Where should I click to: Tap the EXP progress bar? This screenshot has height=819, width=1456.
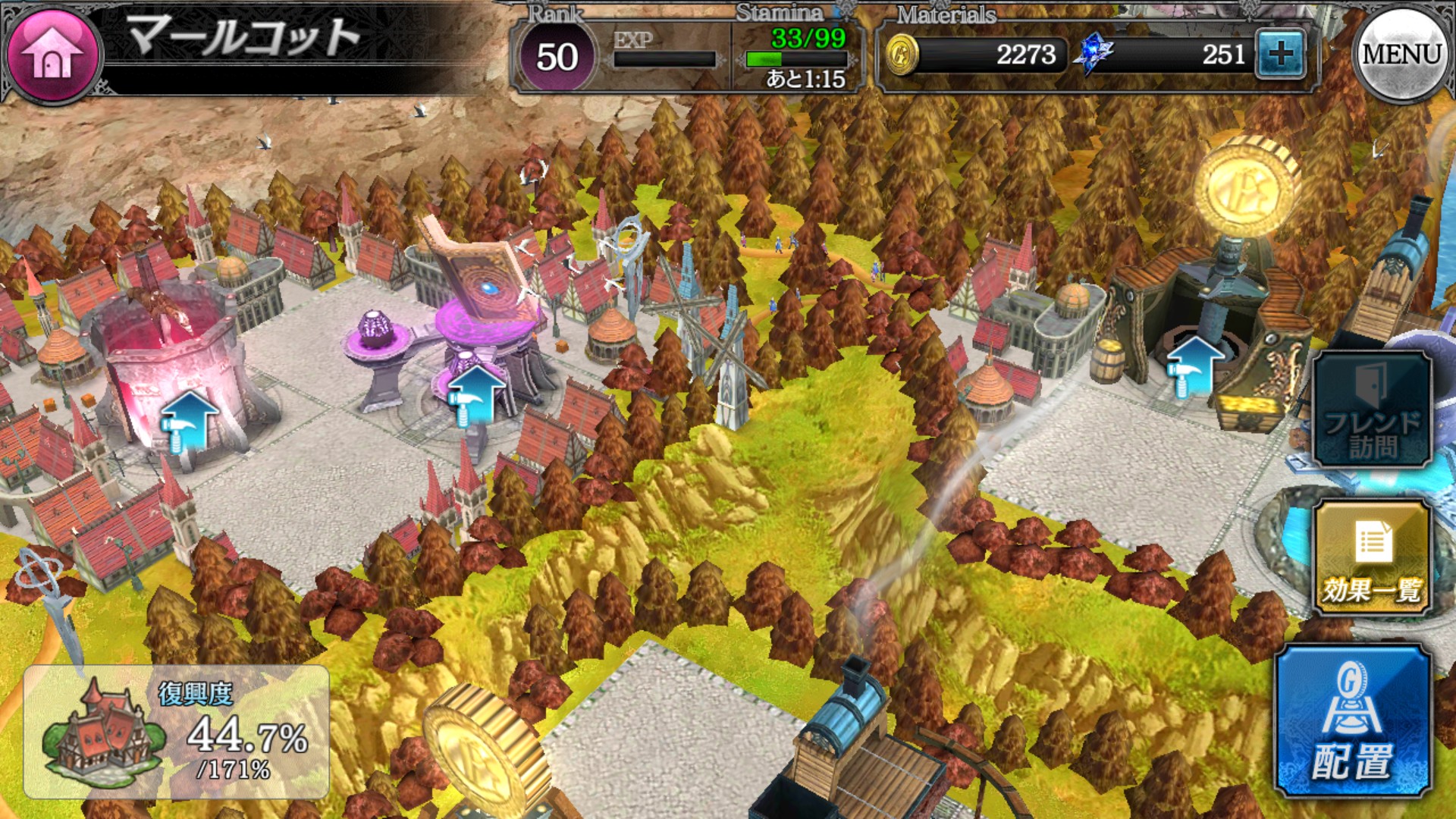click(x=664, y=57)
